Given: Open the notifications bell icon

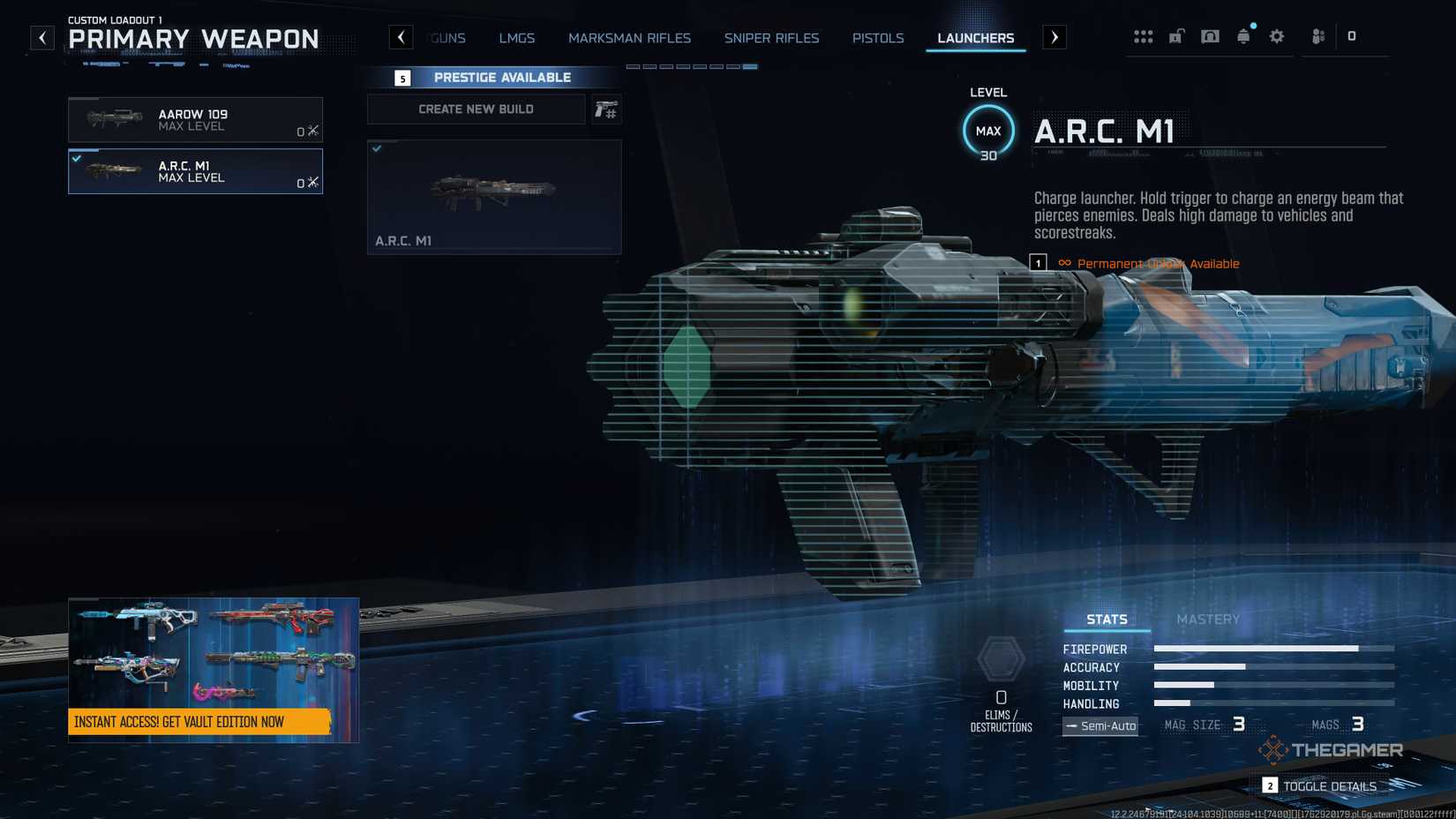Looking at the screenshot, I should click(x=1243, y=36).
